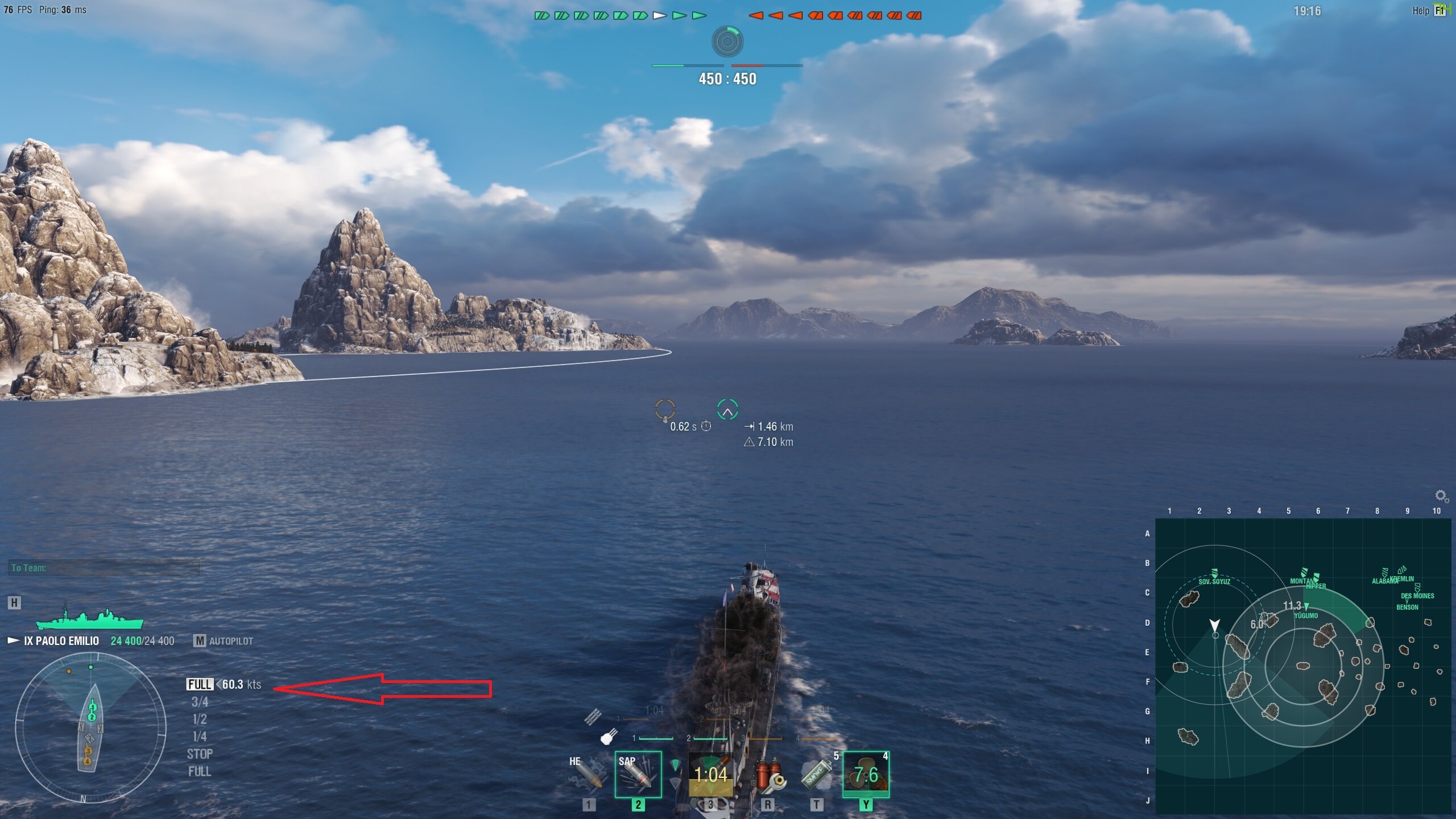Viewport: 1456px width, 819px height.
Task: Focus the To Team chat box
Action: click(x=104, y=568)
